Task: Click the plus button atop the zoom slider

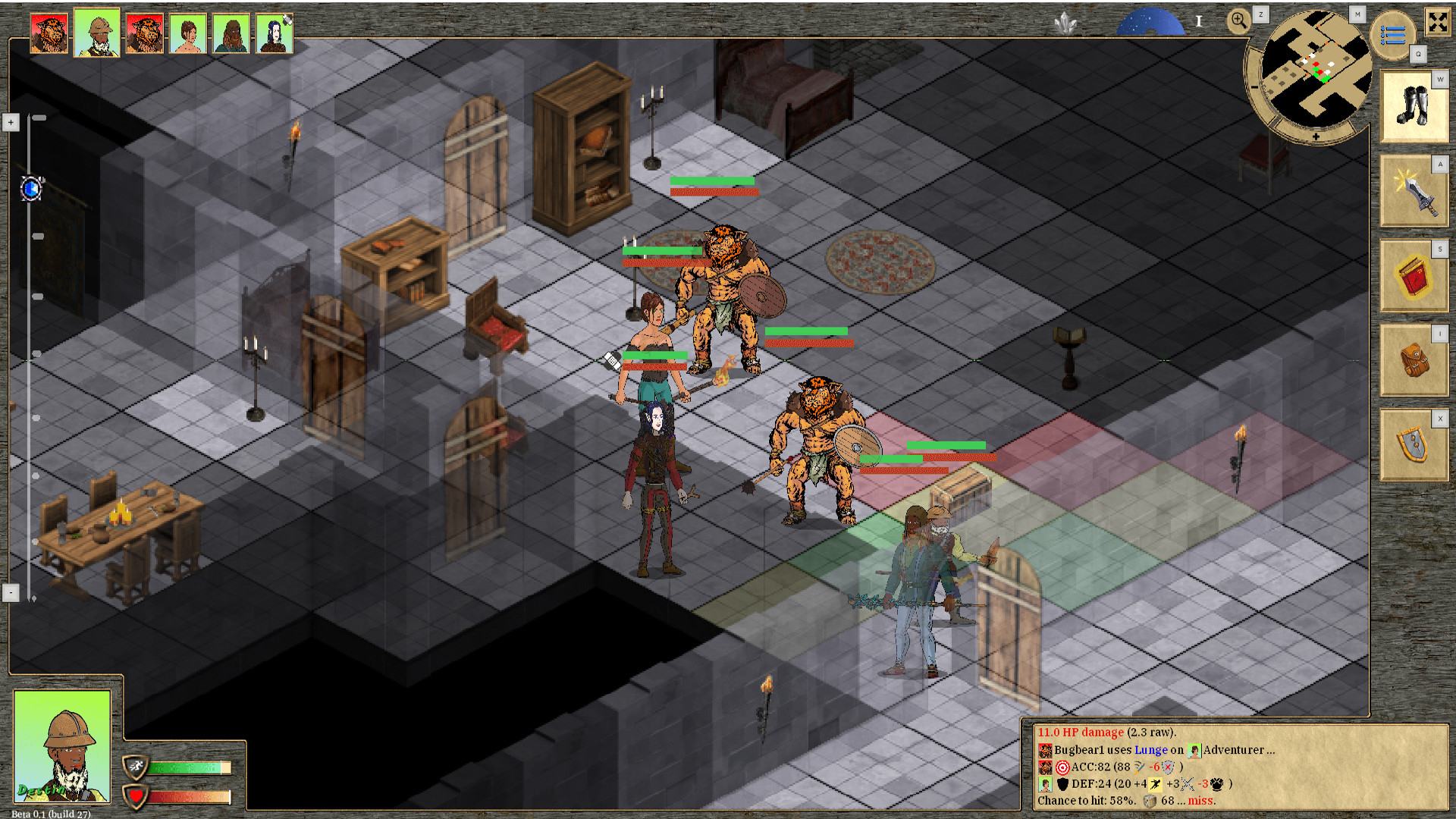Action: [x=11, y=122]
